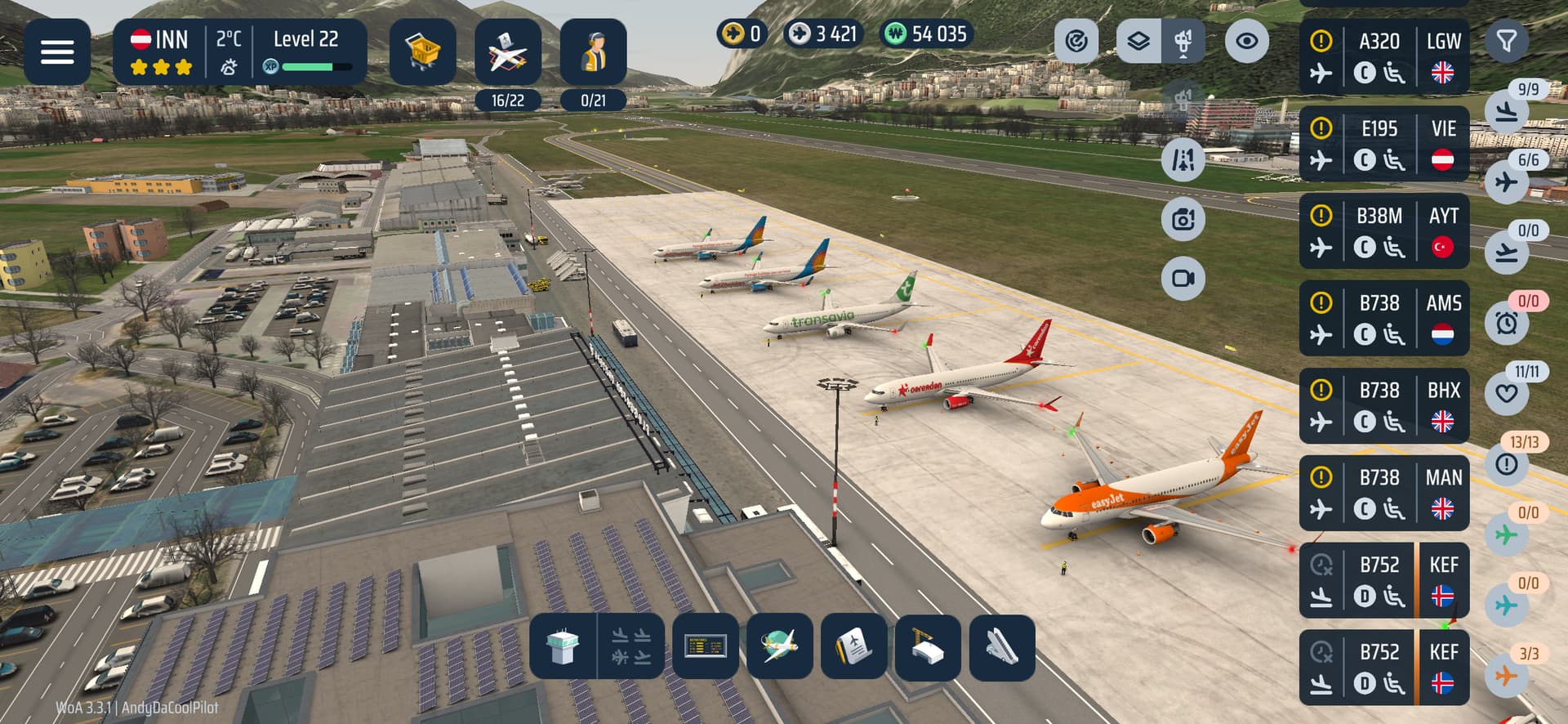Select the B738 flight to MAN
This screenshot has height=724, width=1568.
tap(1383, 493)
